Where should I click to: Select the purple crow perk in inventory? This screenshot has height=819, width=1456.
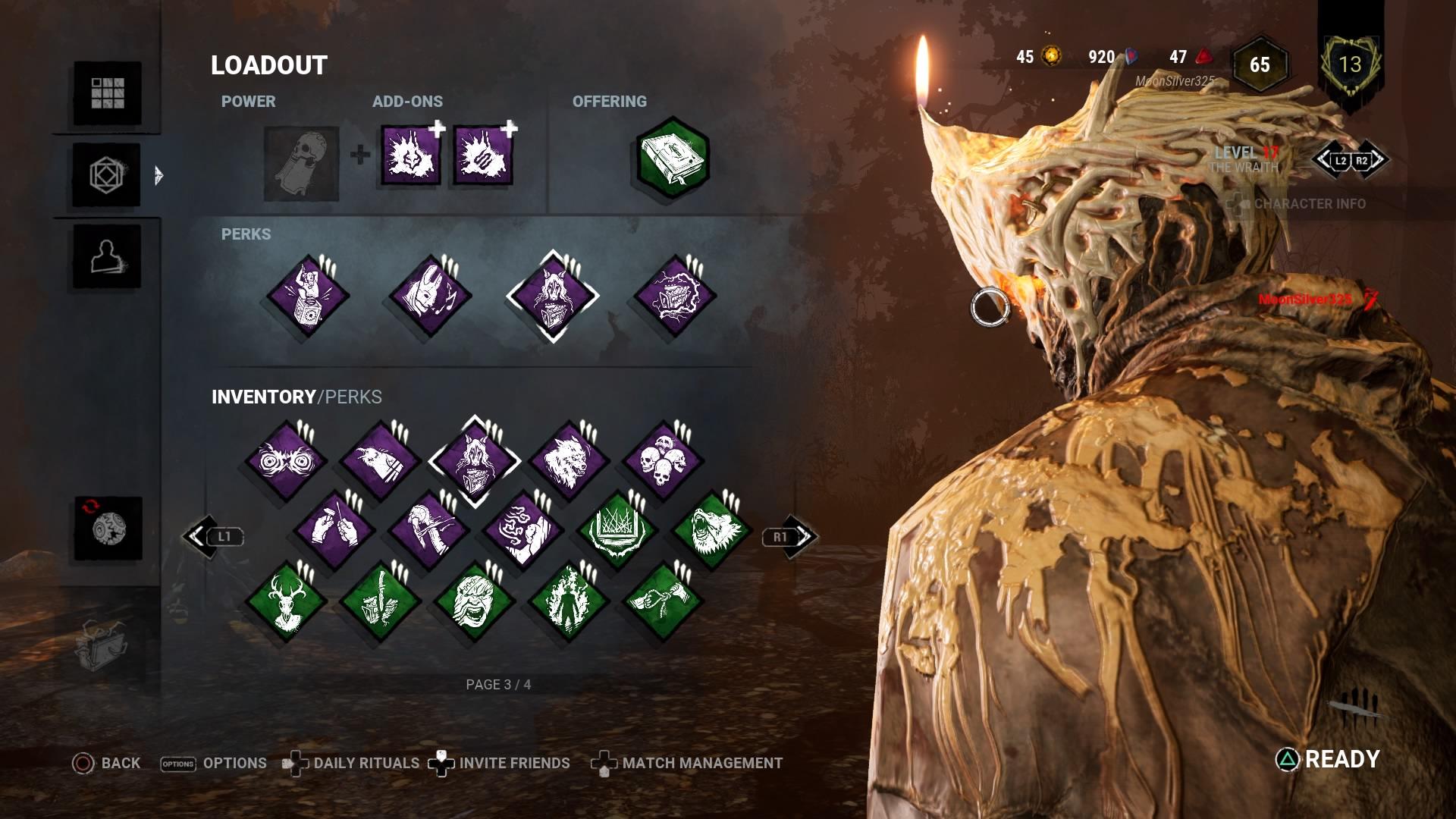pyautogui.click(x=380, y=461)
